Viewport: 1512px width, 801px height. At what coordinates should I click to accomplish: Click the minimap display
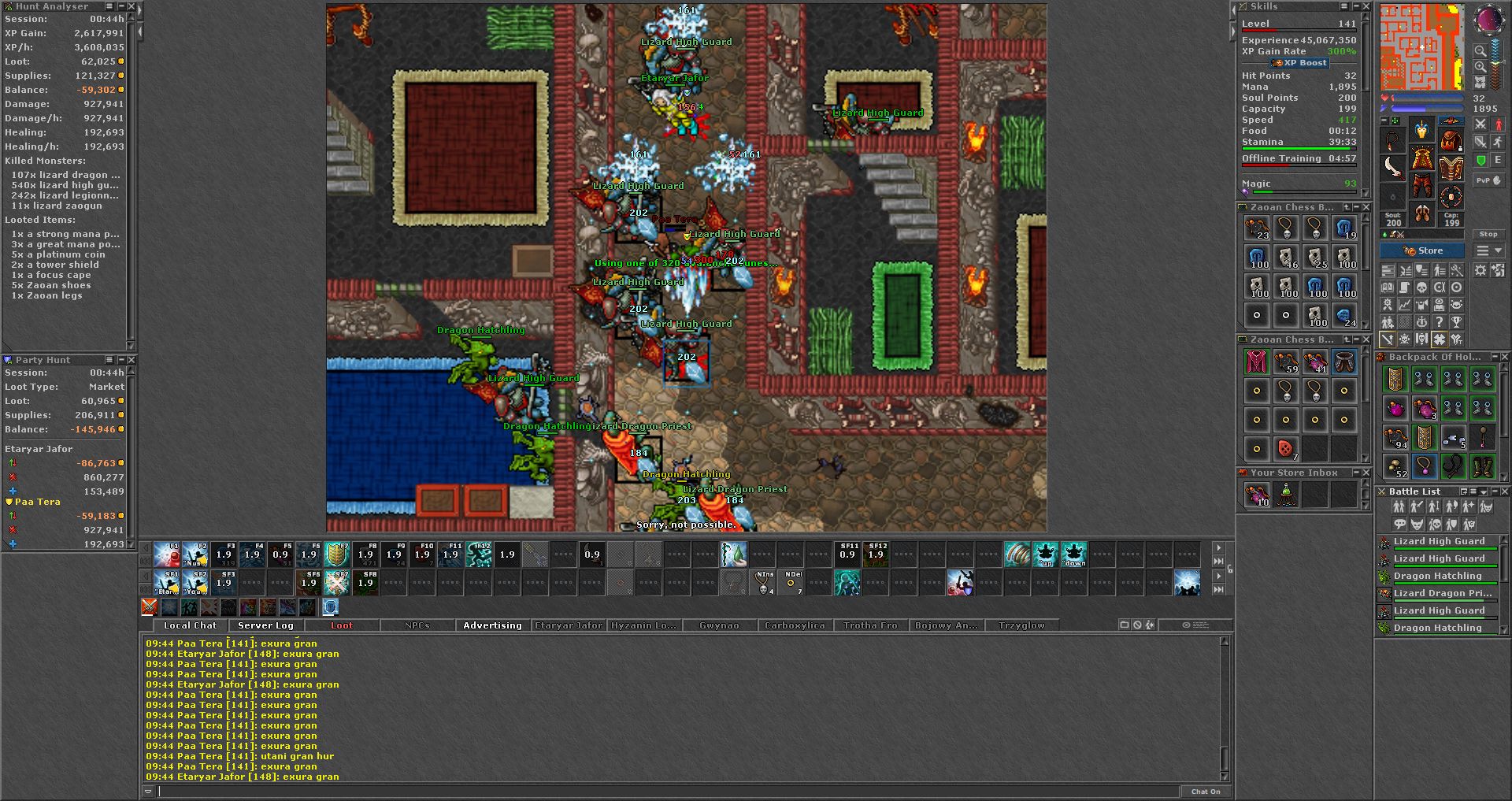coord(1421,47)
